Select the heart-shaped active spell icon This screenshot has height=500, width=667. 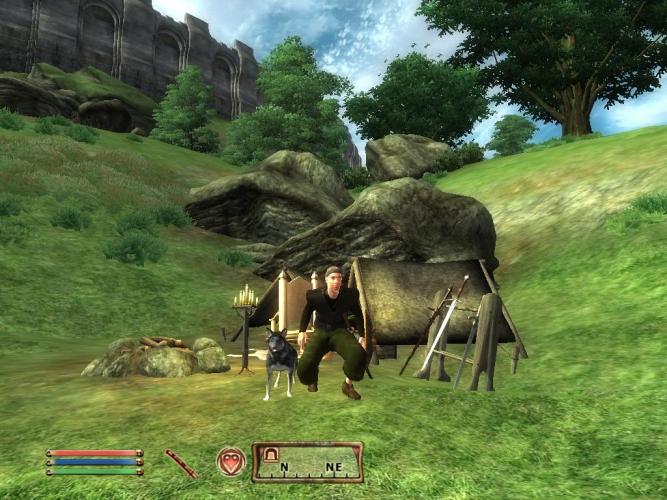tap(231, 462)
